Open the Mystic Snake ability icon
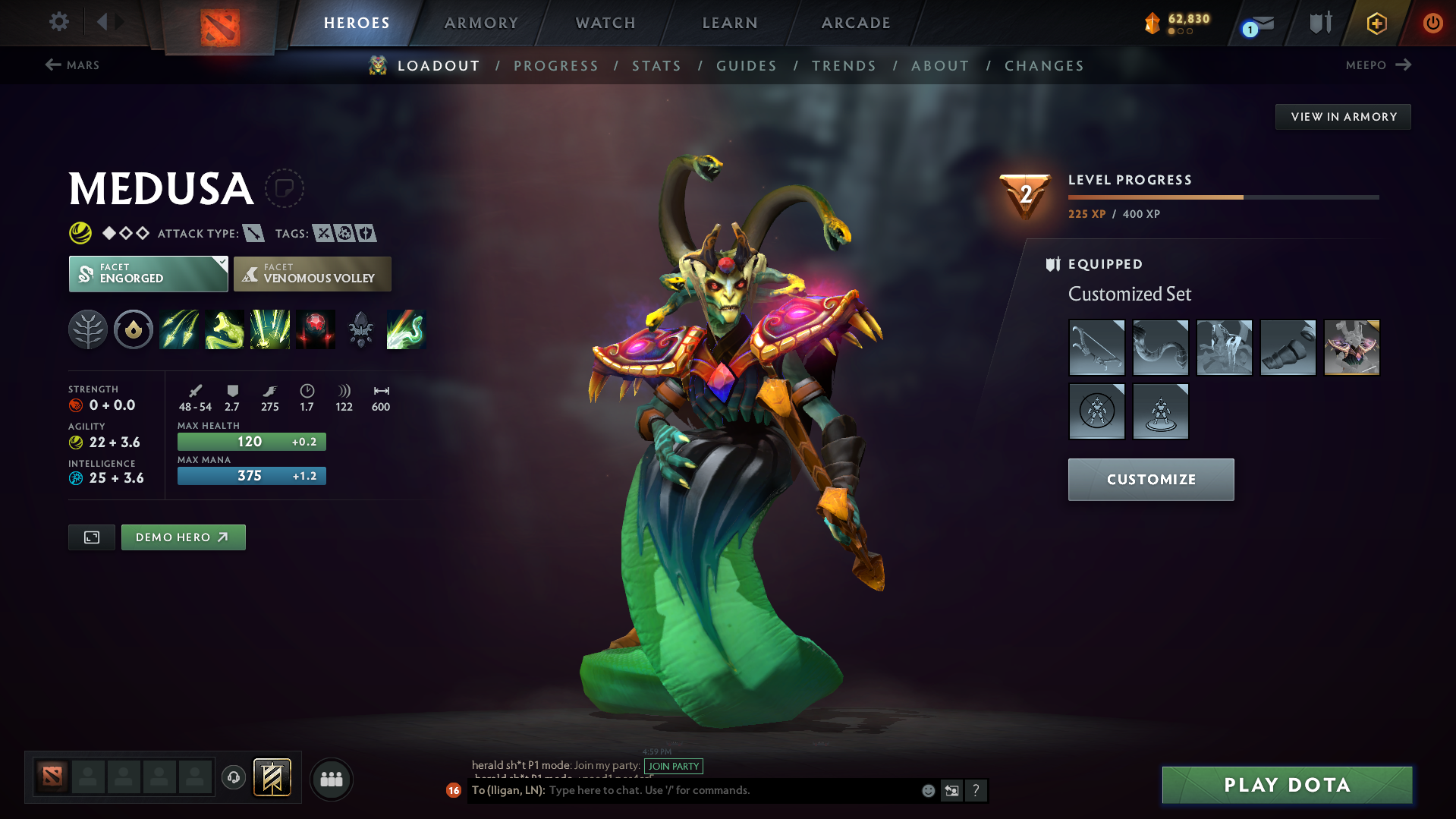 225,329
